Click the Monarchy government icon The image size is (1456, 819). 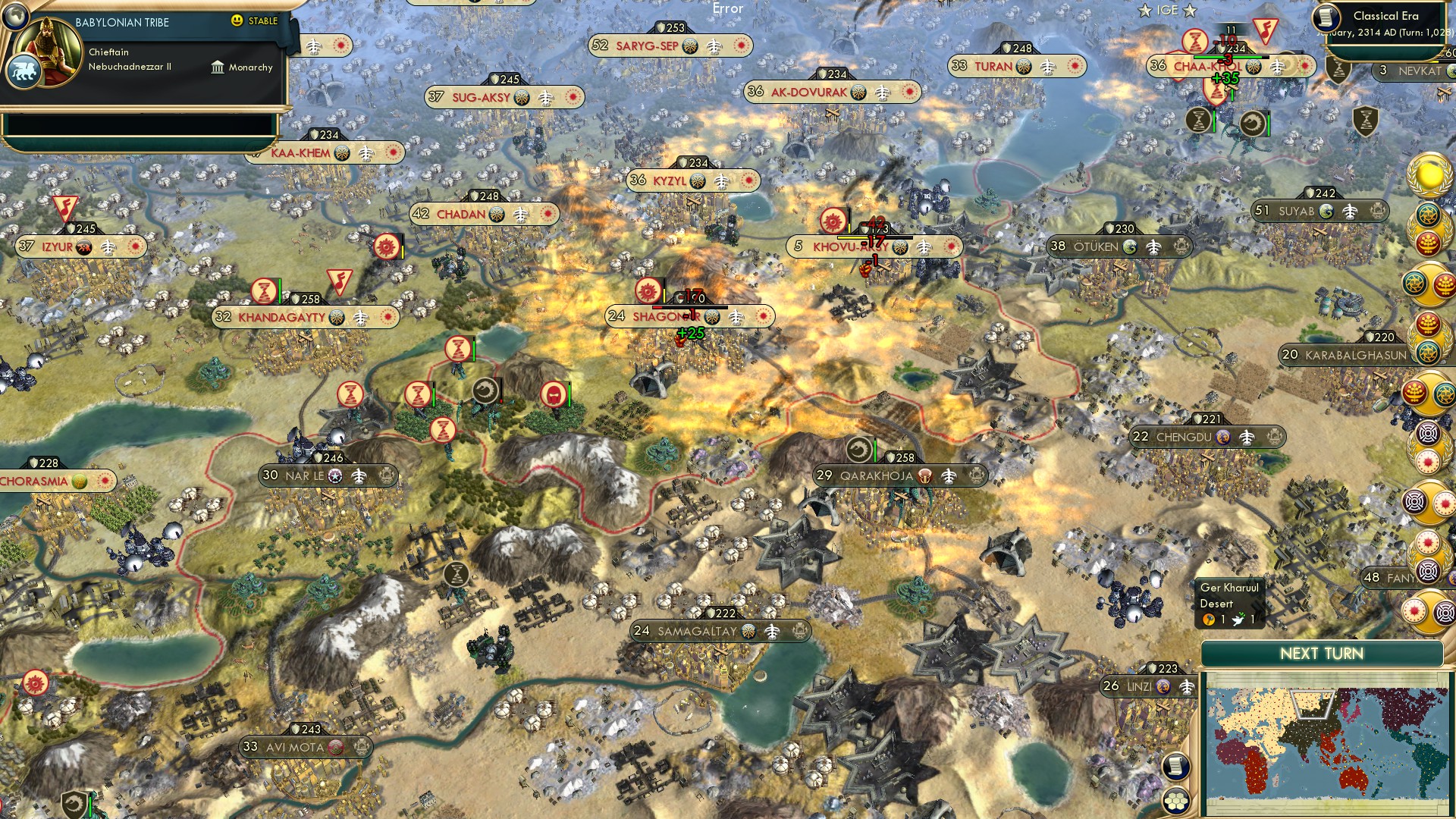point(218,67)
